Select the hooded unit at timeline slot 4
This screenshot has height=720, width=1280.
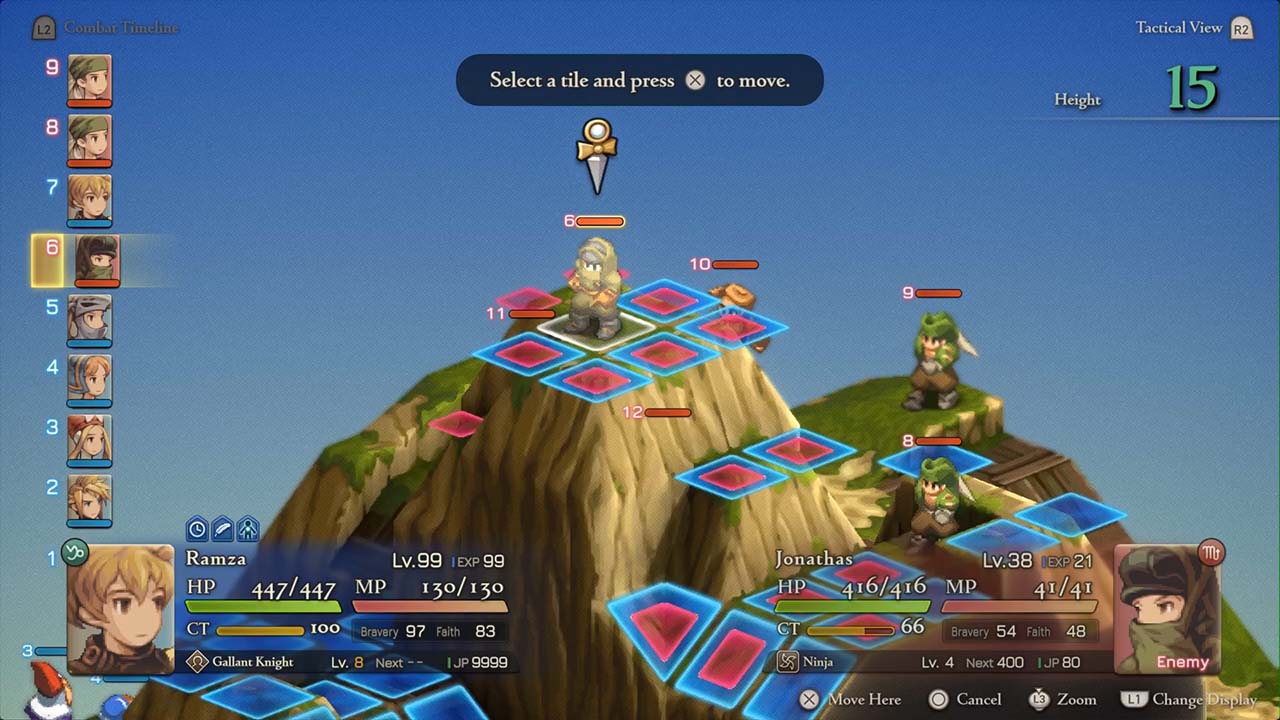tap(90, 379)
